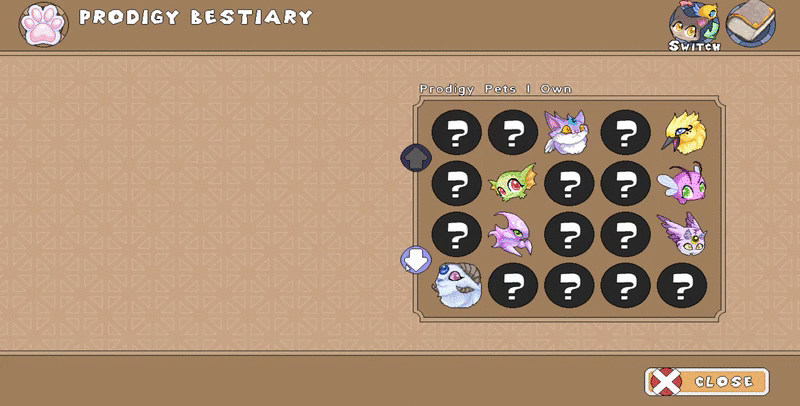Click the pink paw print icon
Image resolution: width=800 pixels, height=406 pixels.
(44, 24)
